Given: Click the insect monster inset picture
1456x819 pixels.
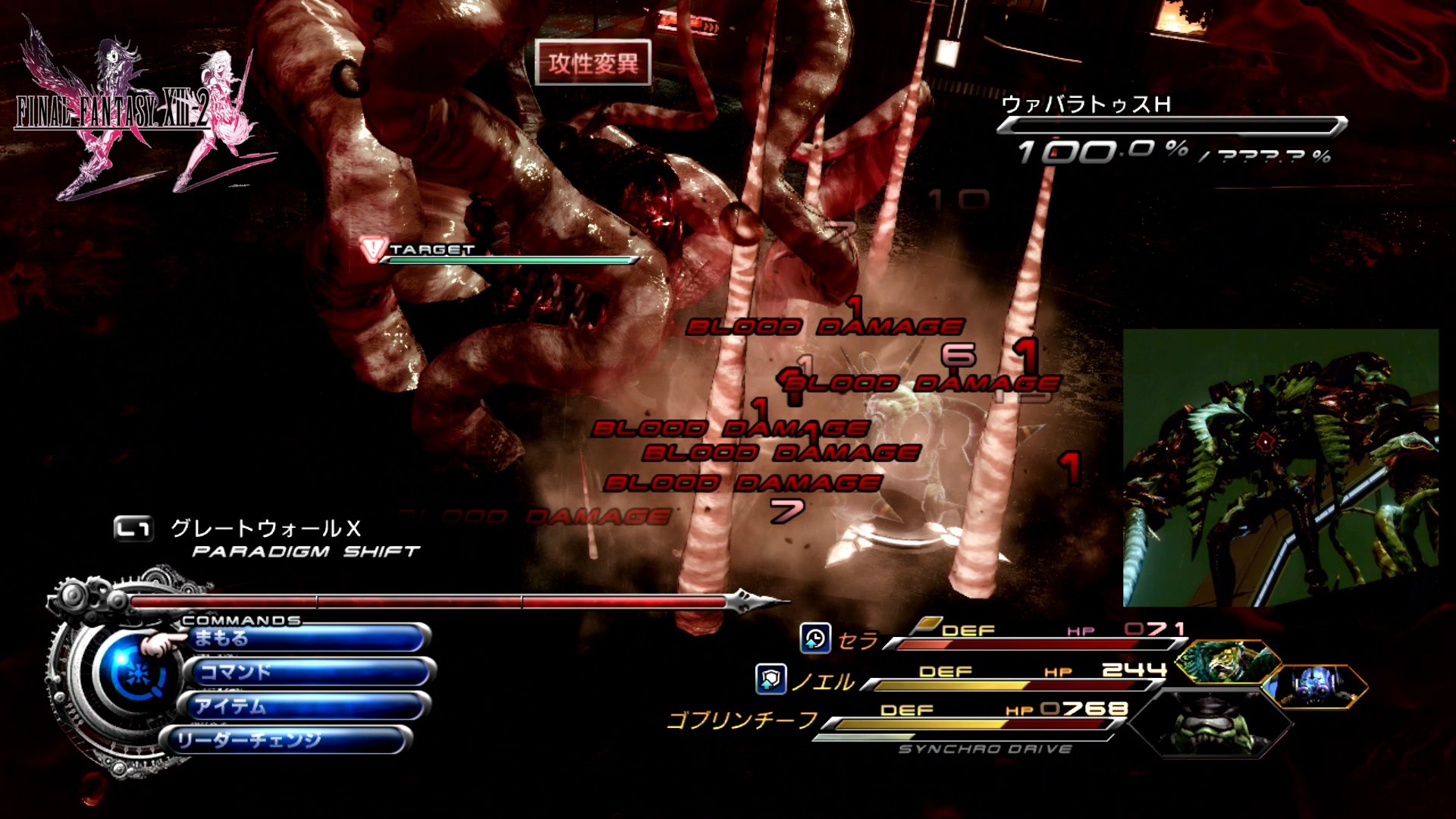Looking at the screenshot, I should 1280,467.
